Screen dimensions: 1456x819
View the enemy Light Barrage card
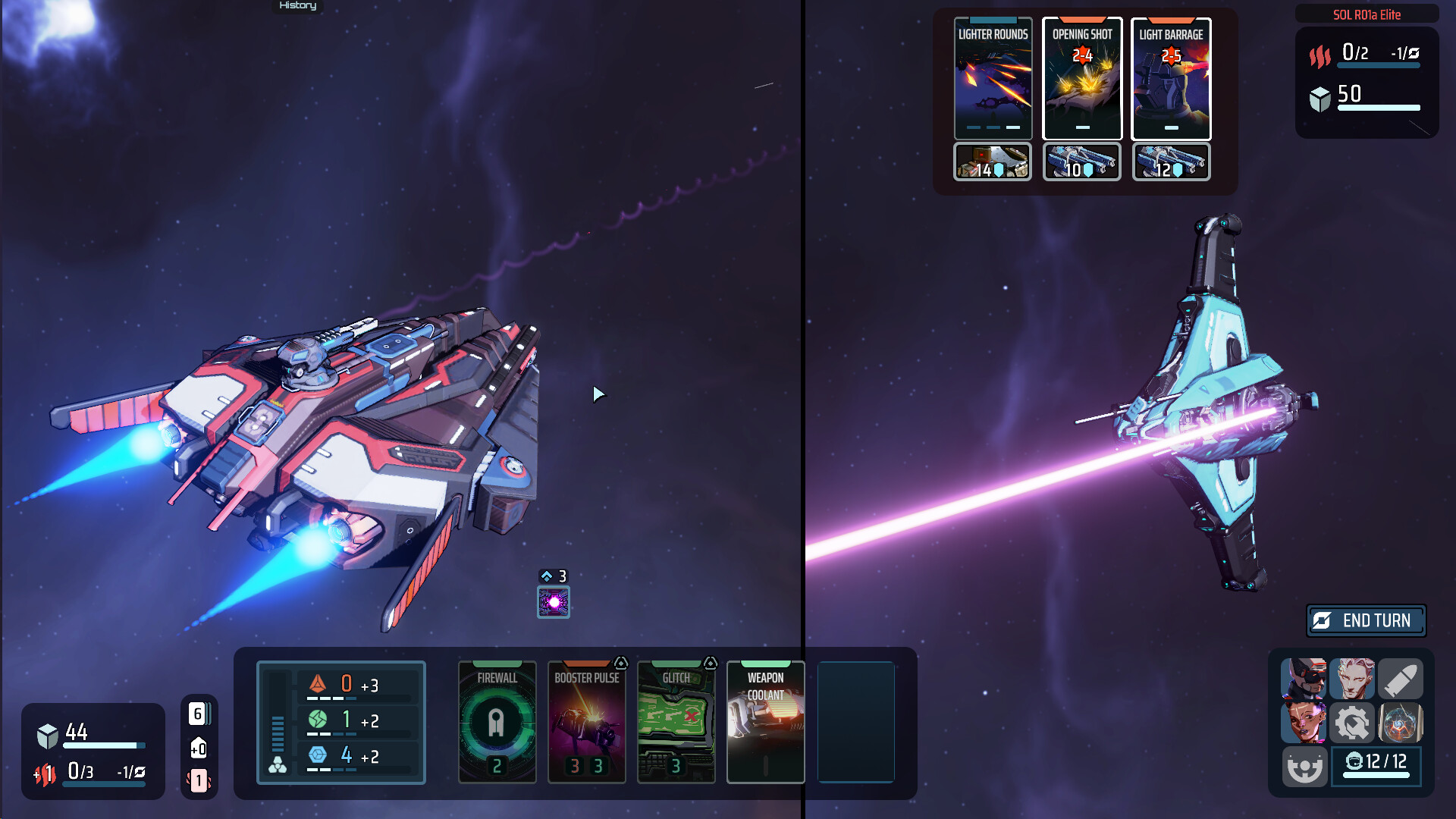pyautogui.click(x=1171, y=78)
